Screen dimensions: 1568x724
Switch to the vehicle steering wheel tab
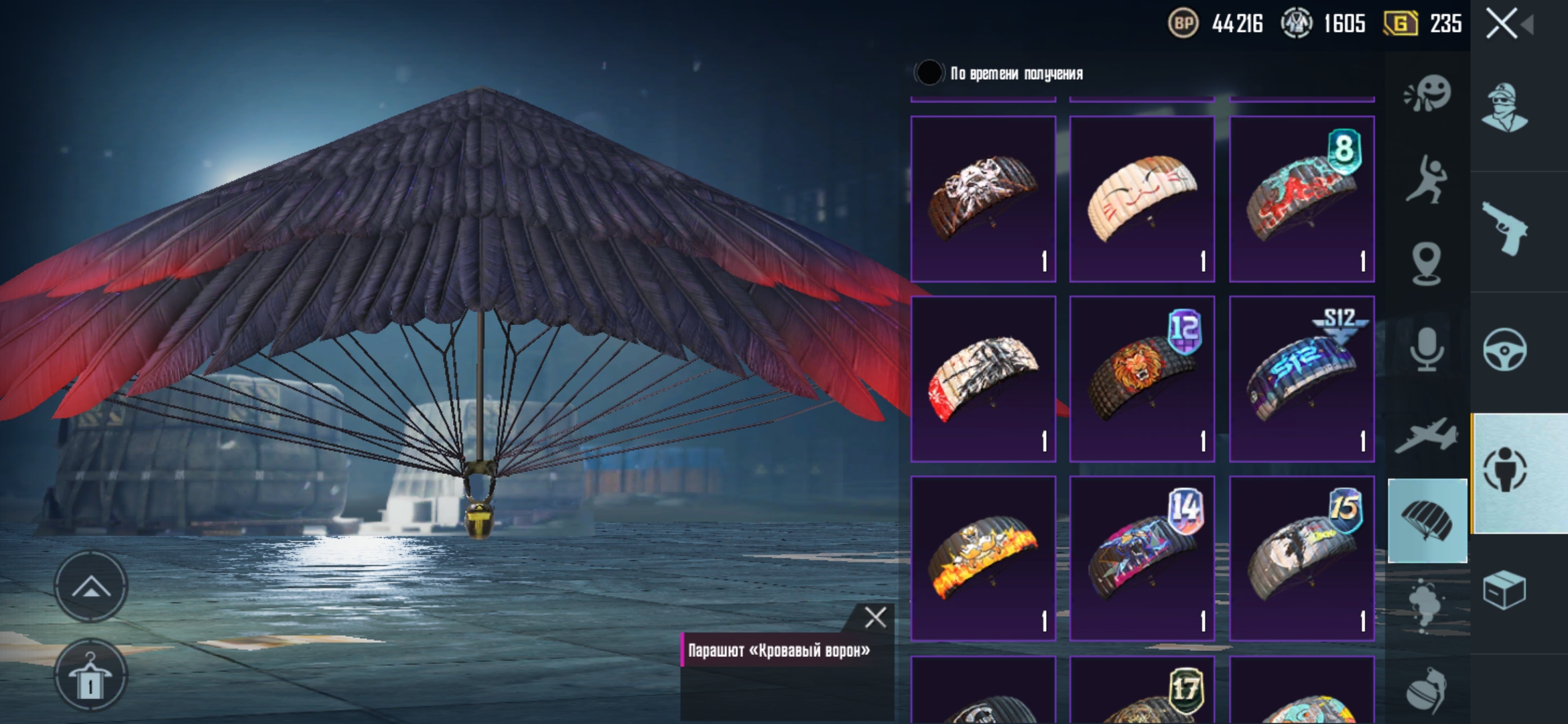pos(1504,350)
